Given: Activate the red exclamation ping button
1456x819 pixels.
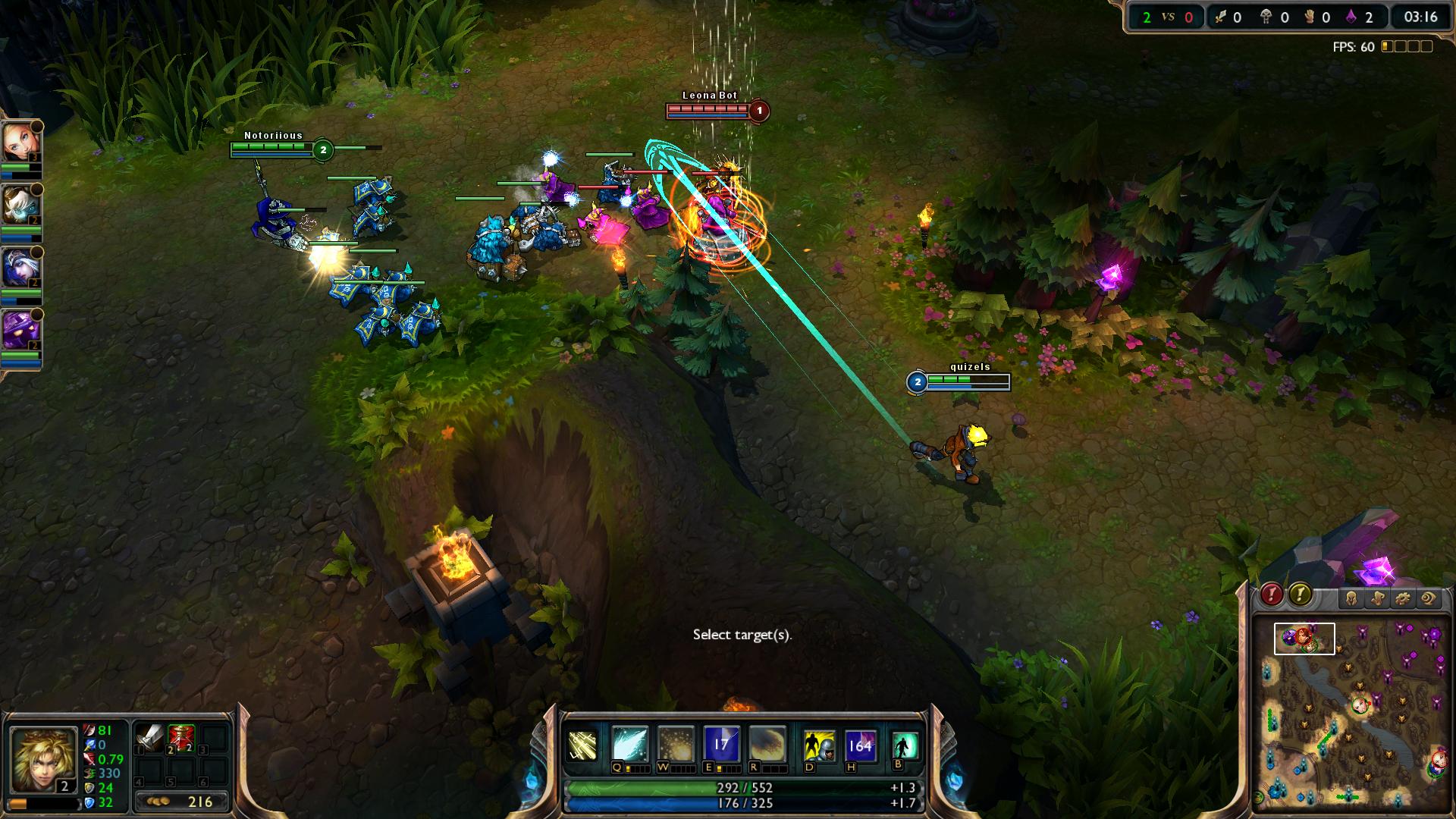Looking at the screenshot, I should (1271, 595).
